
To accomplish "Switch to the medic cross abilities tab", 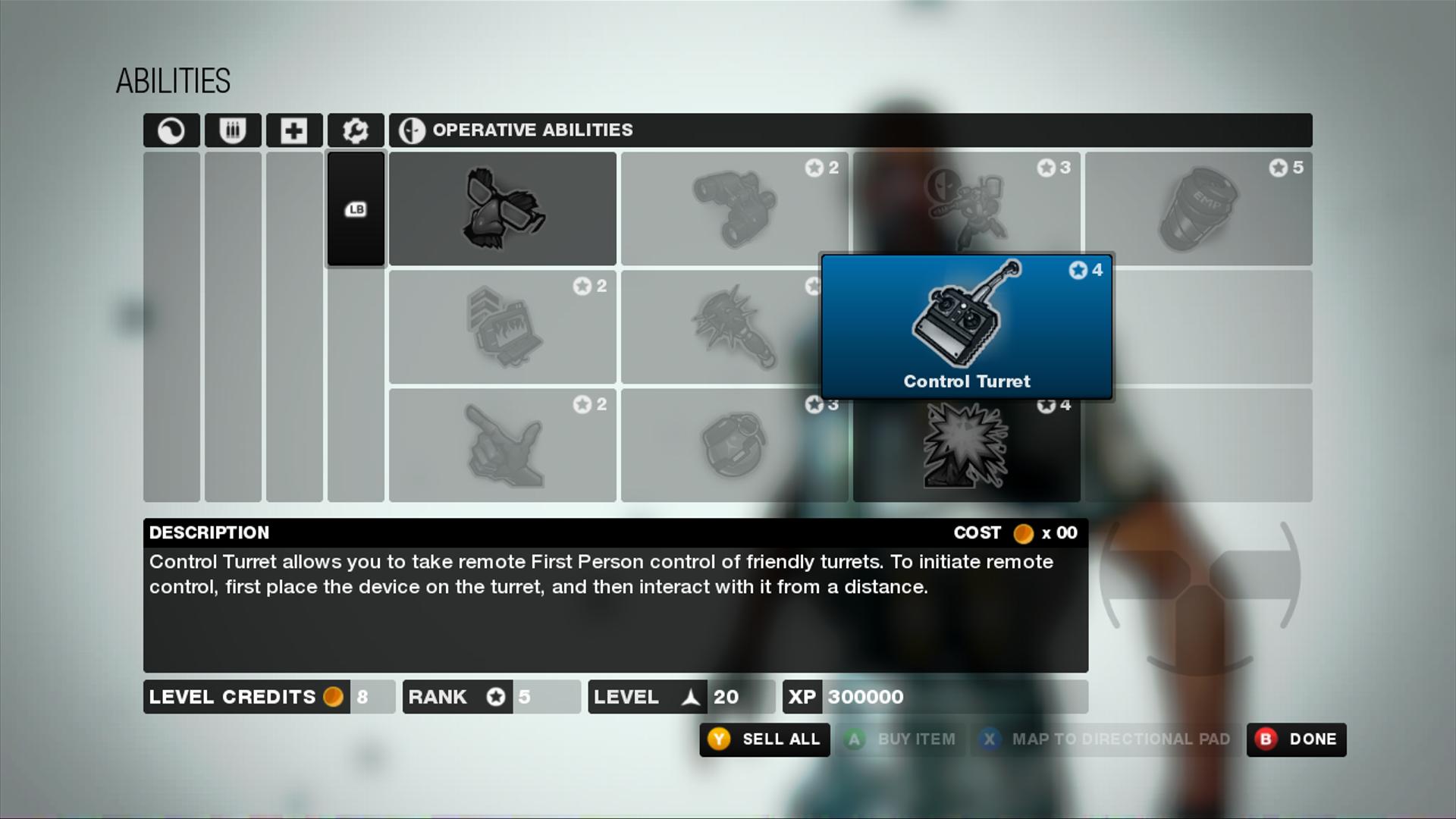I will coord(294,130).
